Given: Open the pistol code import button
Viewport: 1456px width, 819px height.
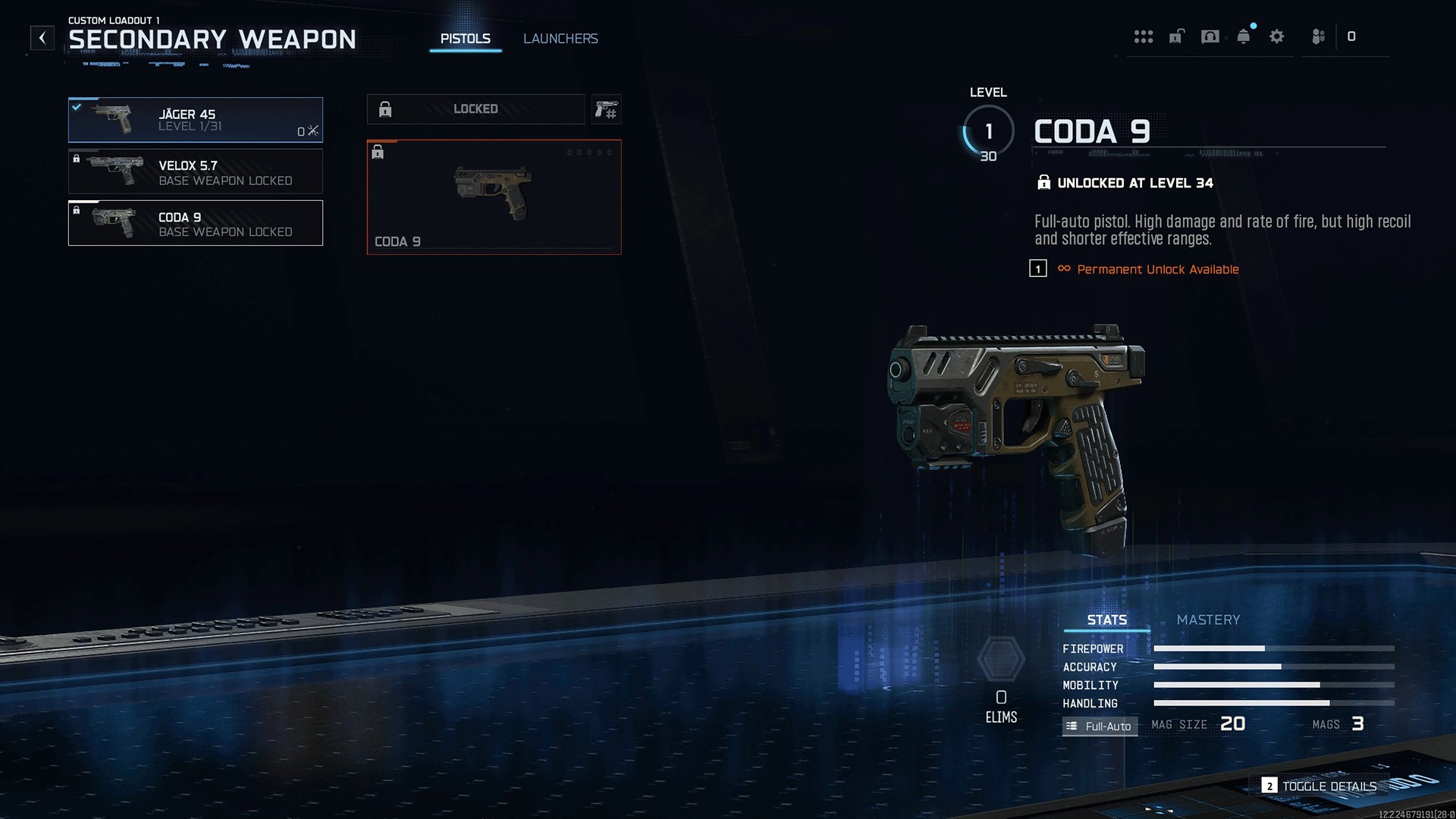Looking at the screenshot, I should pos(606,110).
